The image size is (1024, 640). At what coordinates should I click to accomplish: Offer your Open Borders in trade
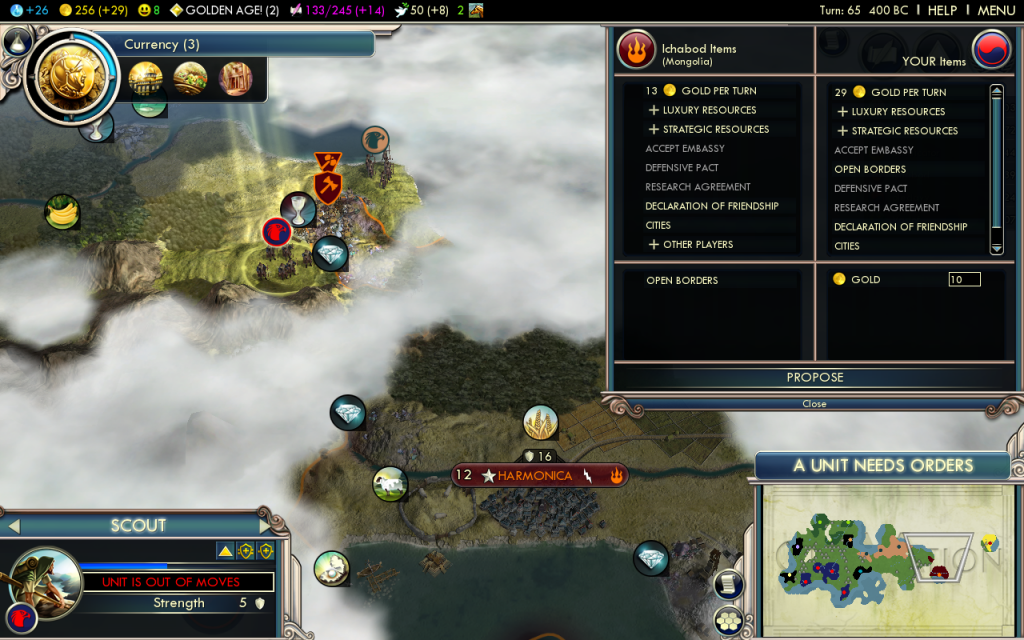click(x=870, y=169)
